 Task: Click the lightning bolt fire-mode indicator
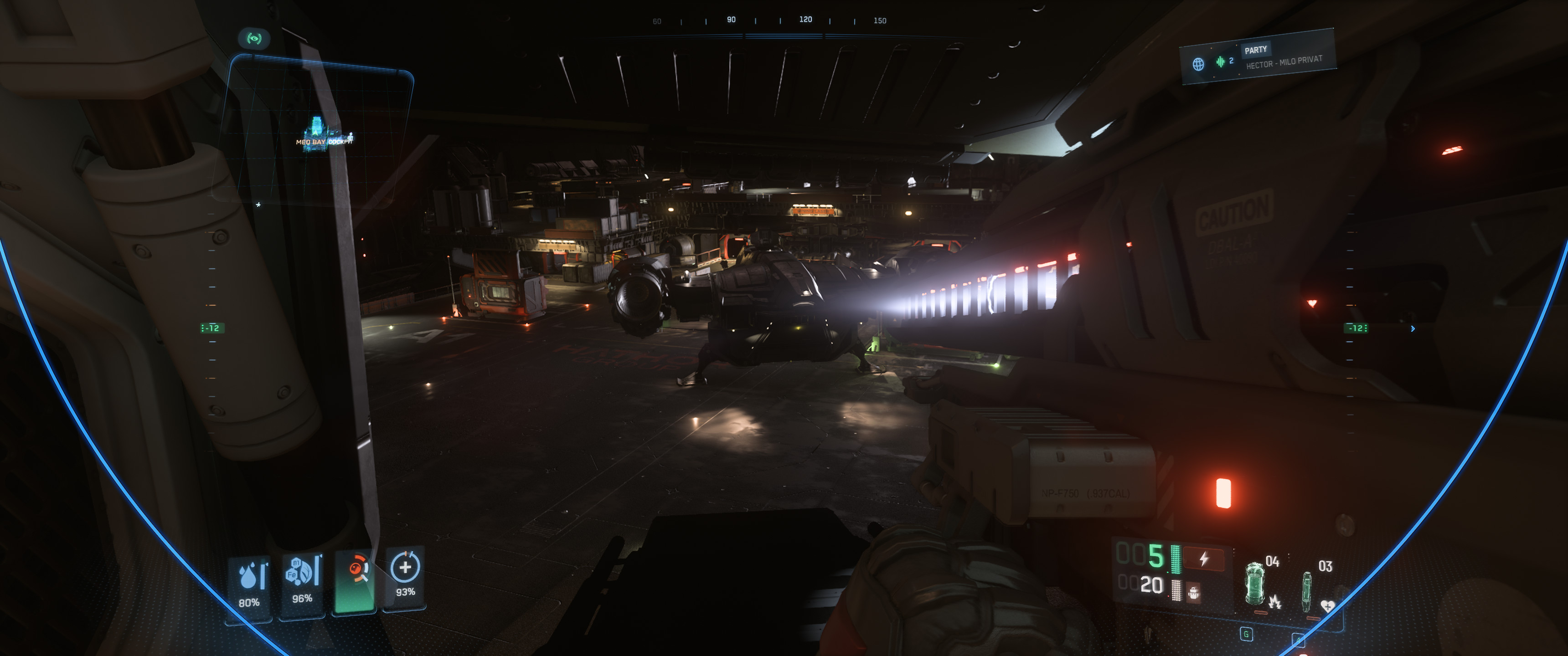(1203, 559)
